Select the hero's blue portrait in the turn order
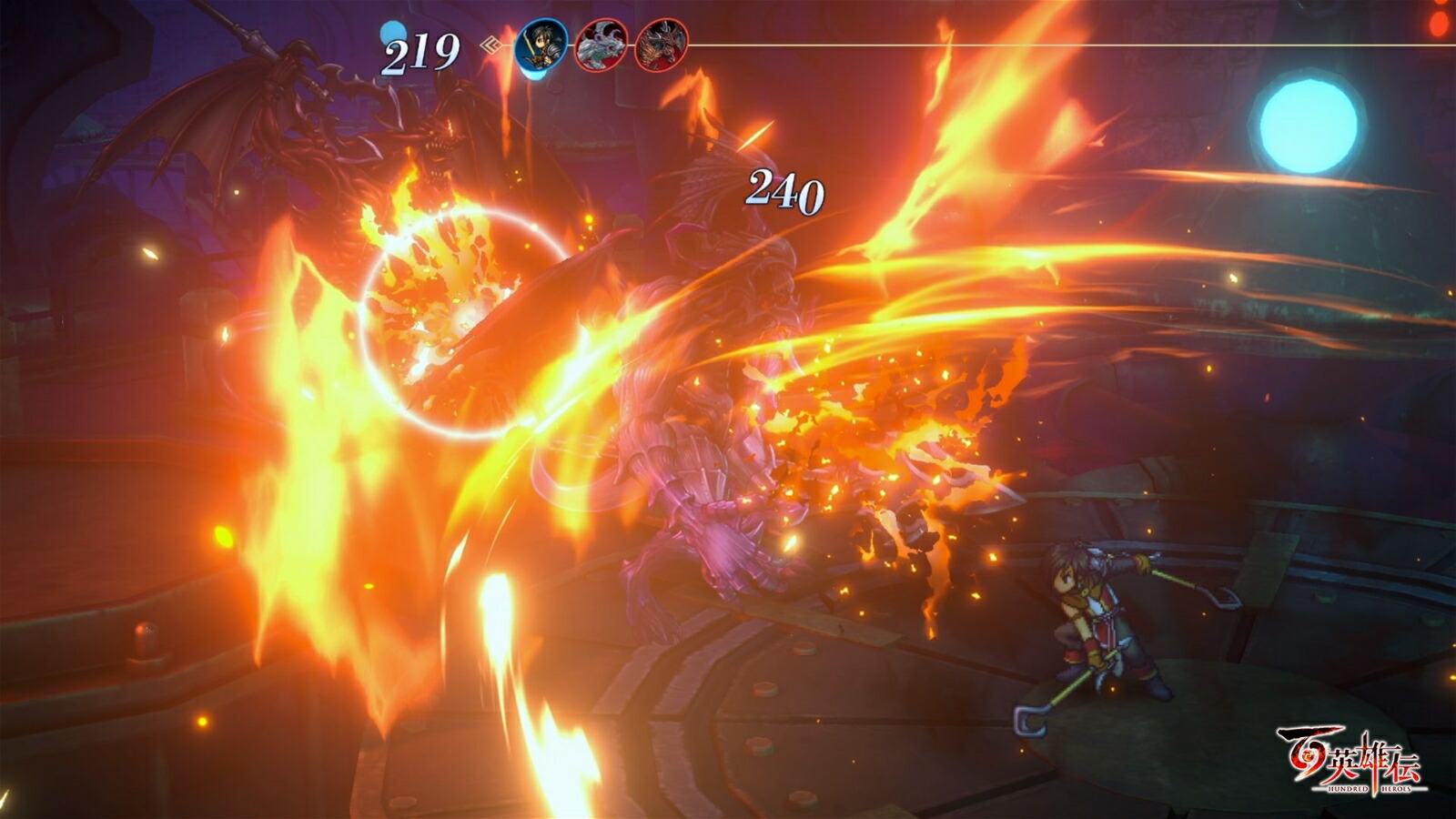Screen dimensions: 1456x819 click(x=541, y=45)
